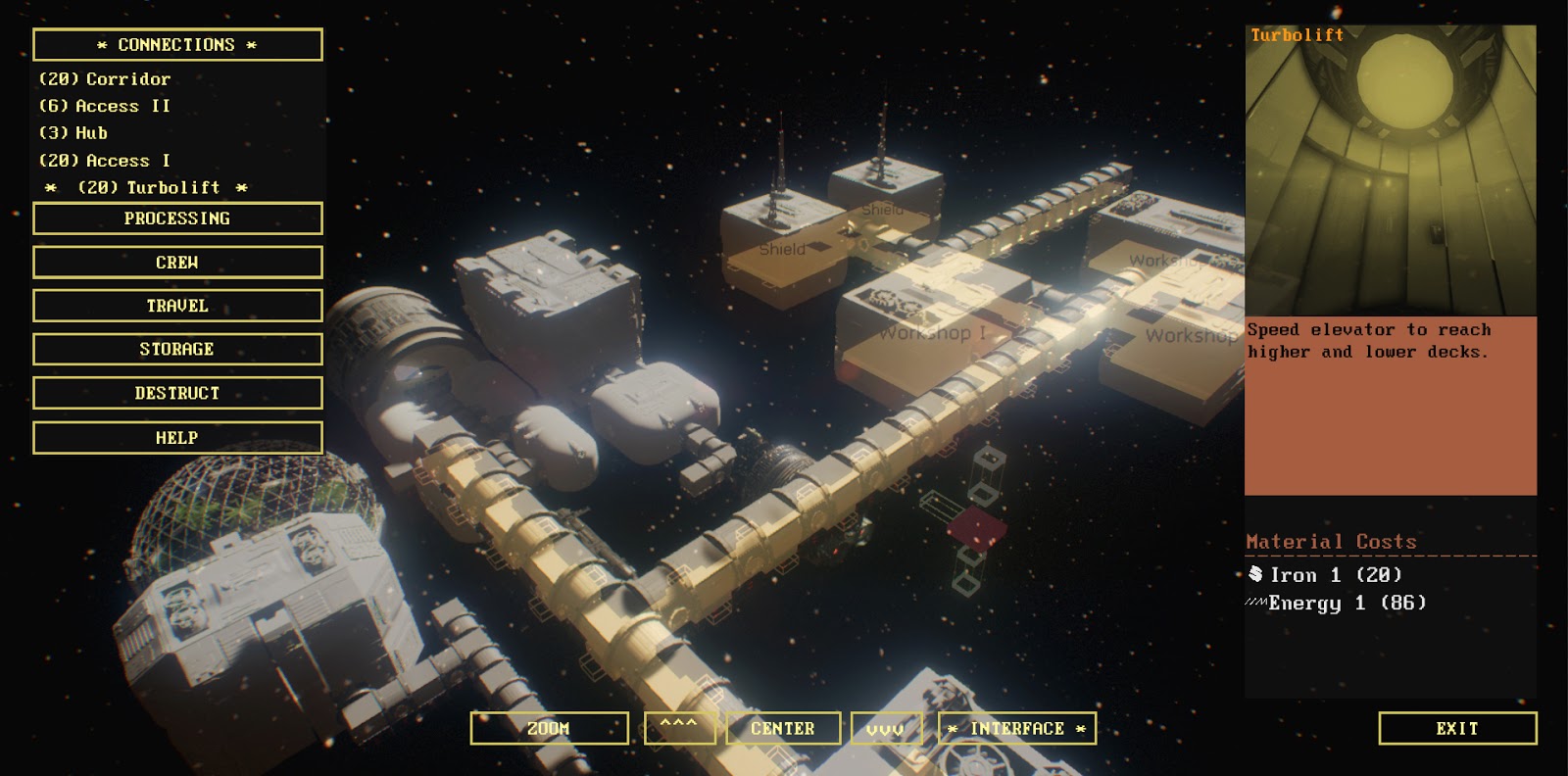Screen dimensions: 1568x776
Task: Move up a deck with the ^^^ button
Action: (679, 728)
